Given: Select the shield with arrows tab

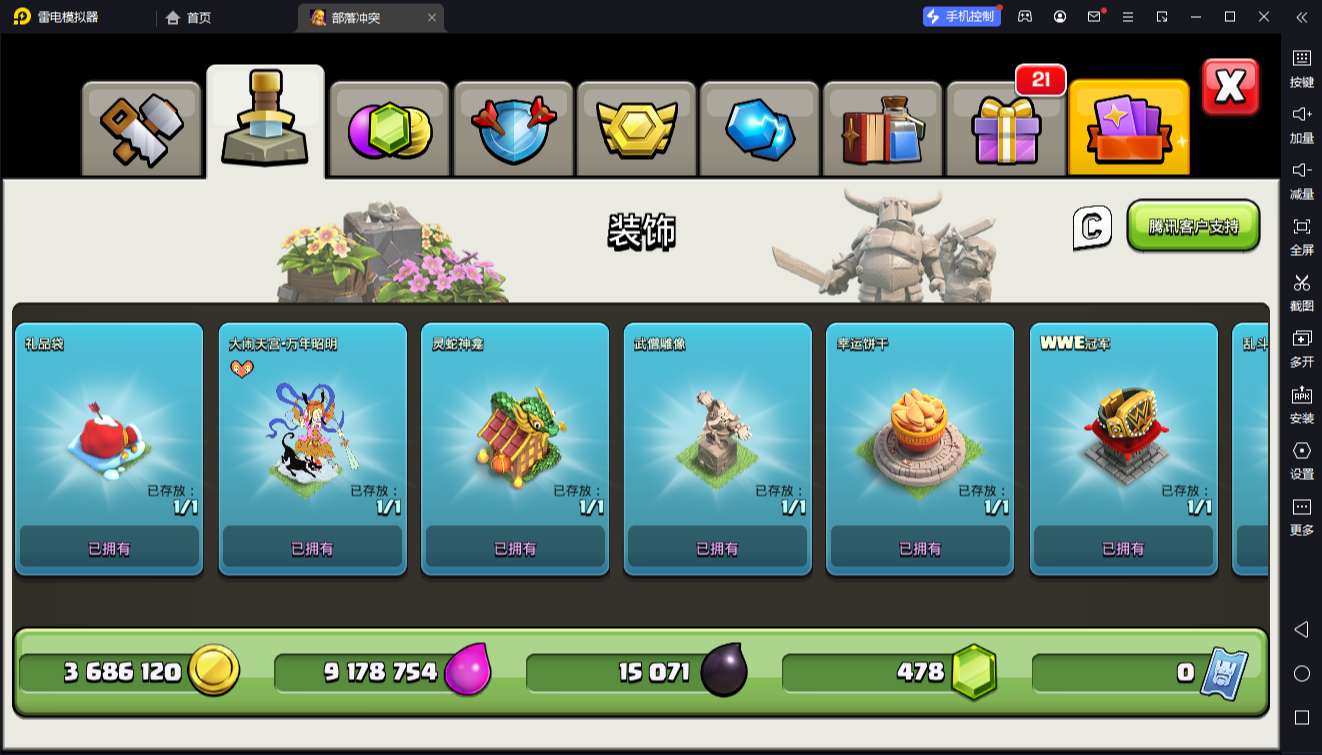Looking at the screenshot, I should pyautogui.click(x=513, y=129).
